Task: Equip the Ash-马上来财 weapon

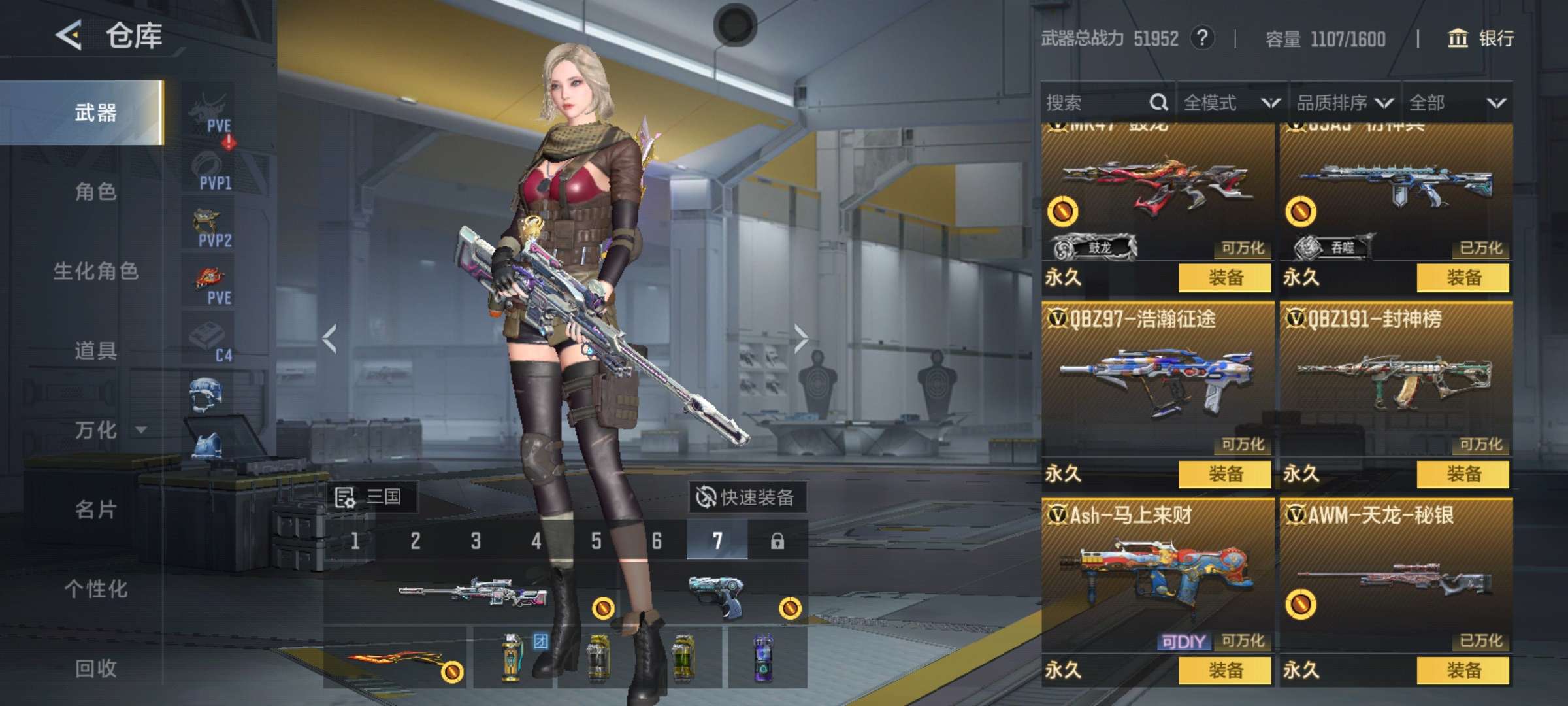Action: (1225, 670)
